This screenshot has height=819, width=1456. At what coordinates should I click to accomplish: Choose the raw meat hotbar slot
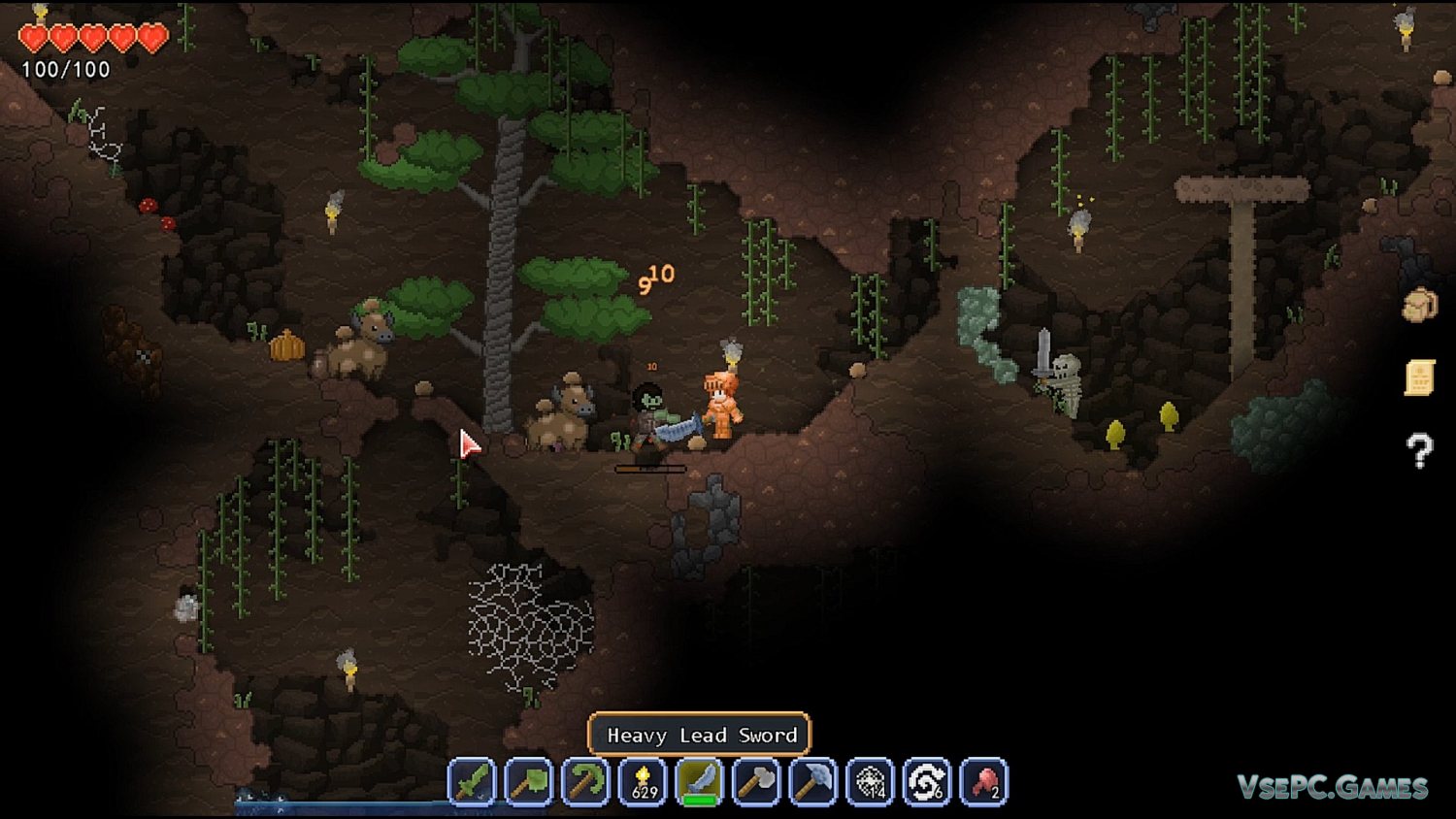tap(984, 782)
